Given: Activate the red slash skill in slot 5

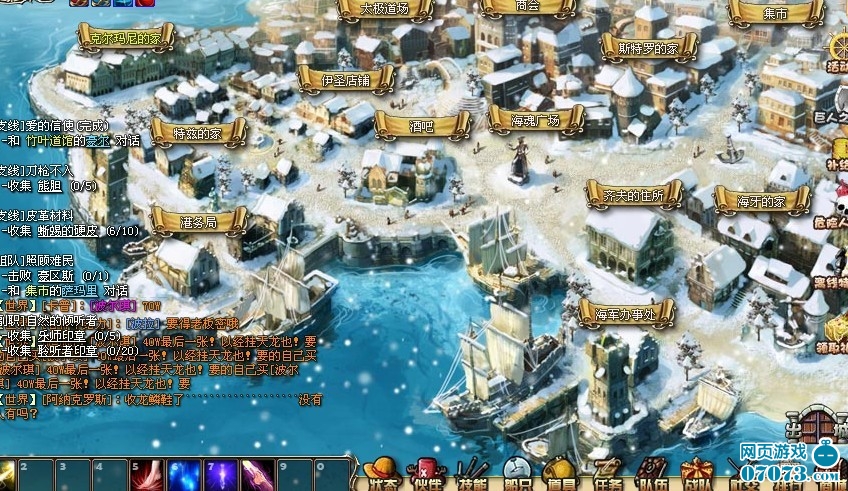Looking at the screenshot, I should [147, 475].
